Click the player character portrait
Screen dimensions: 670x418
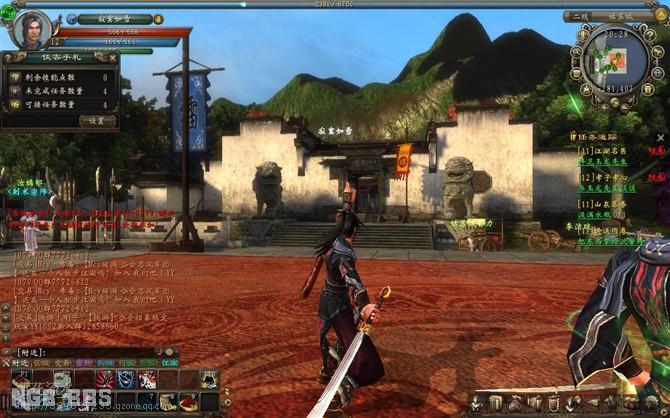[x=32, y=29]
